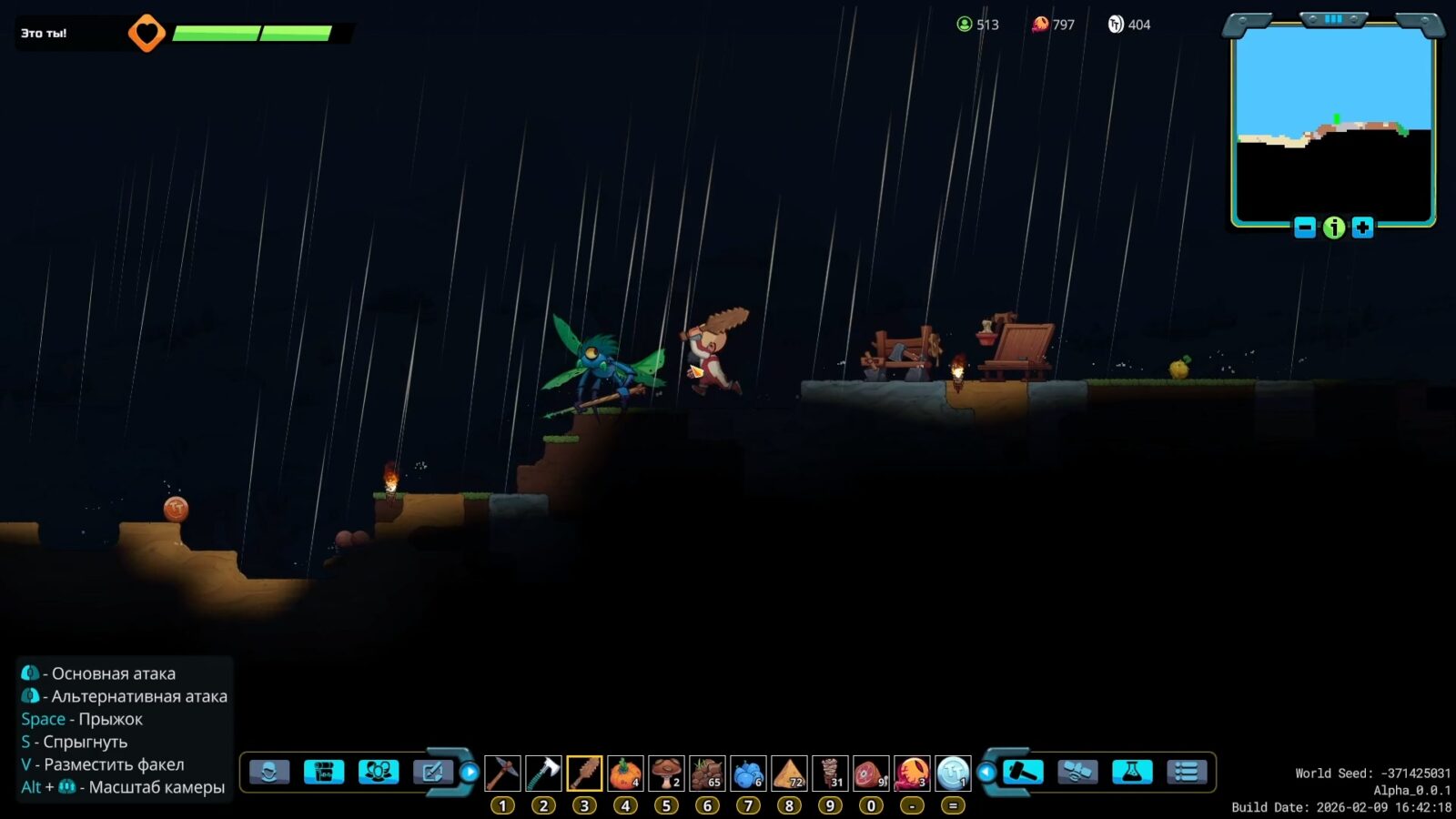Select the pickaxe hotbar slot
The width and height of the screenshot is (1456, 819).
[502, 773]
